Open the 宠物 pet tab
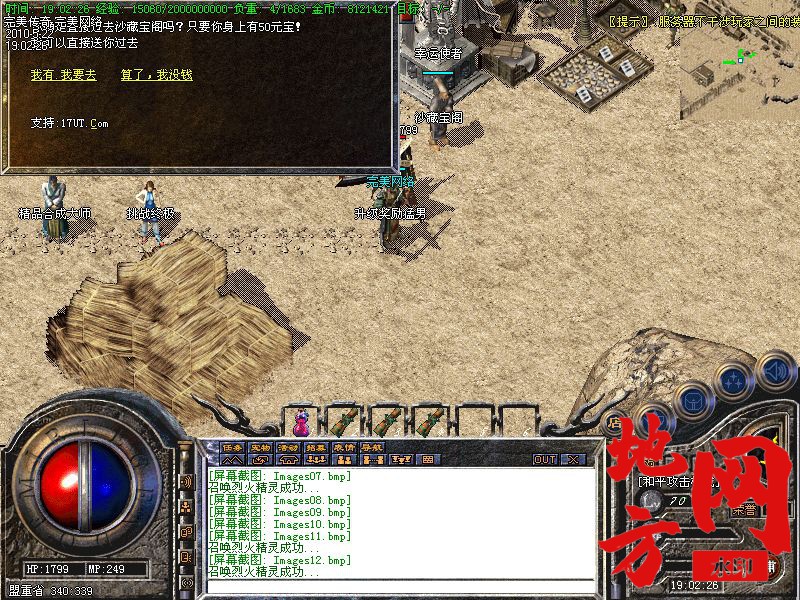 click(x=261, y=447)
